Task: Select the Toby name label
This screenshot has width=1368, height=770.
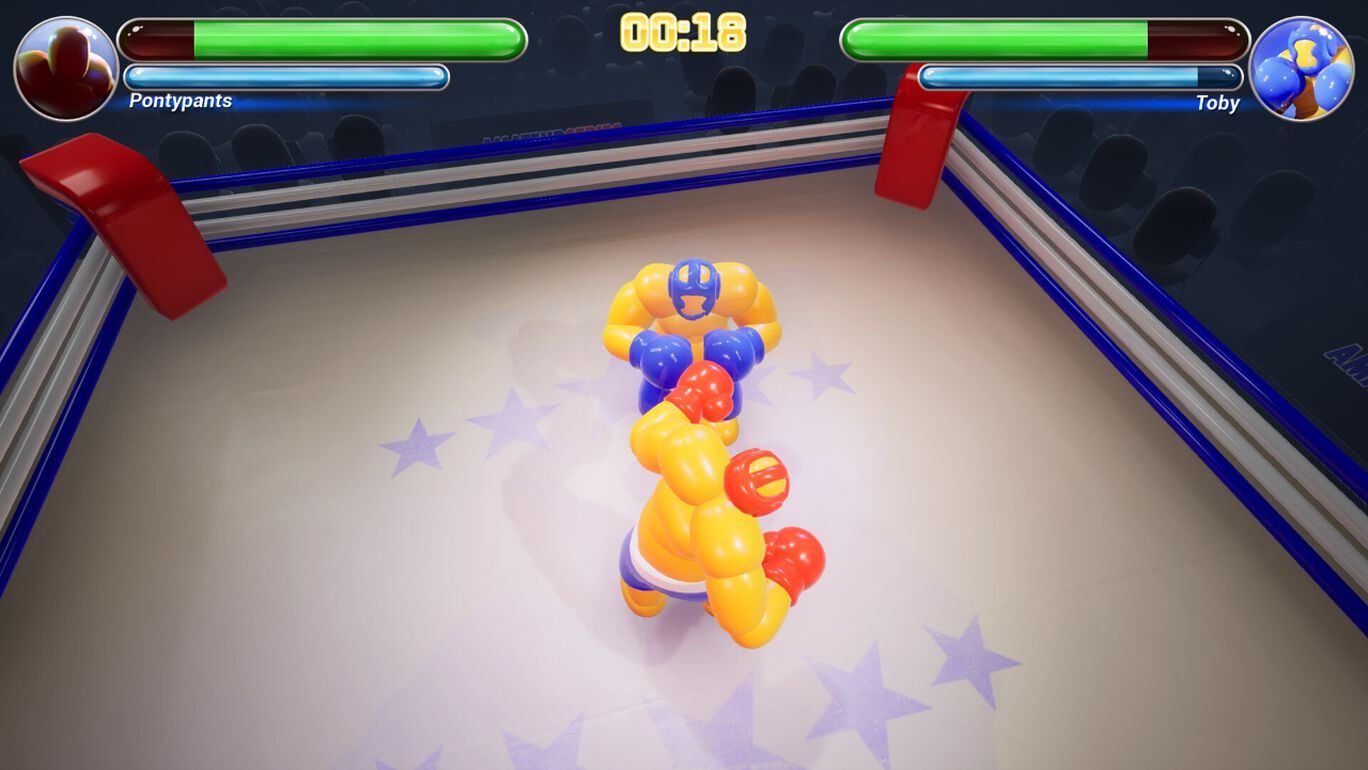Action: point(1216,103)
